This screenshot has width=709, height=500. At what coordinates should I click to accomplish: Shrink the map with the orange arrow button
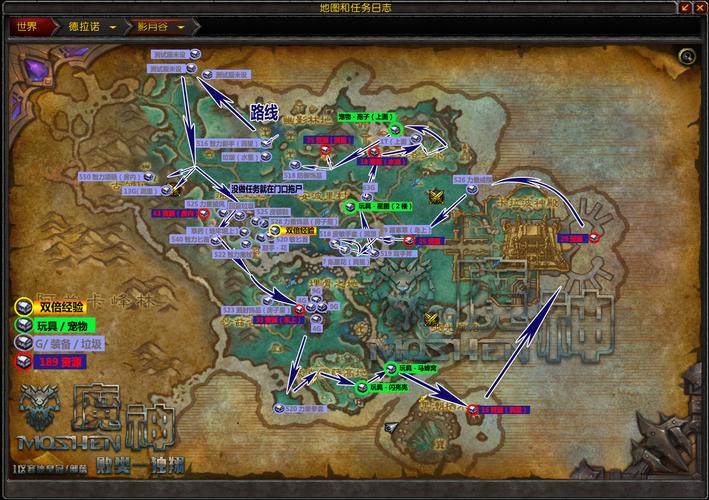tap(684, 8)
